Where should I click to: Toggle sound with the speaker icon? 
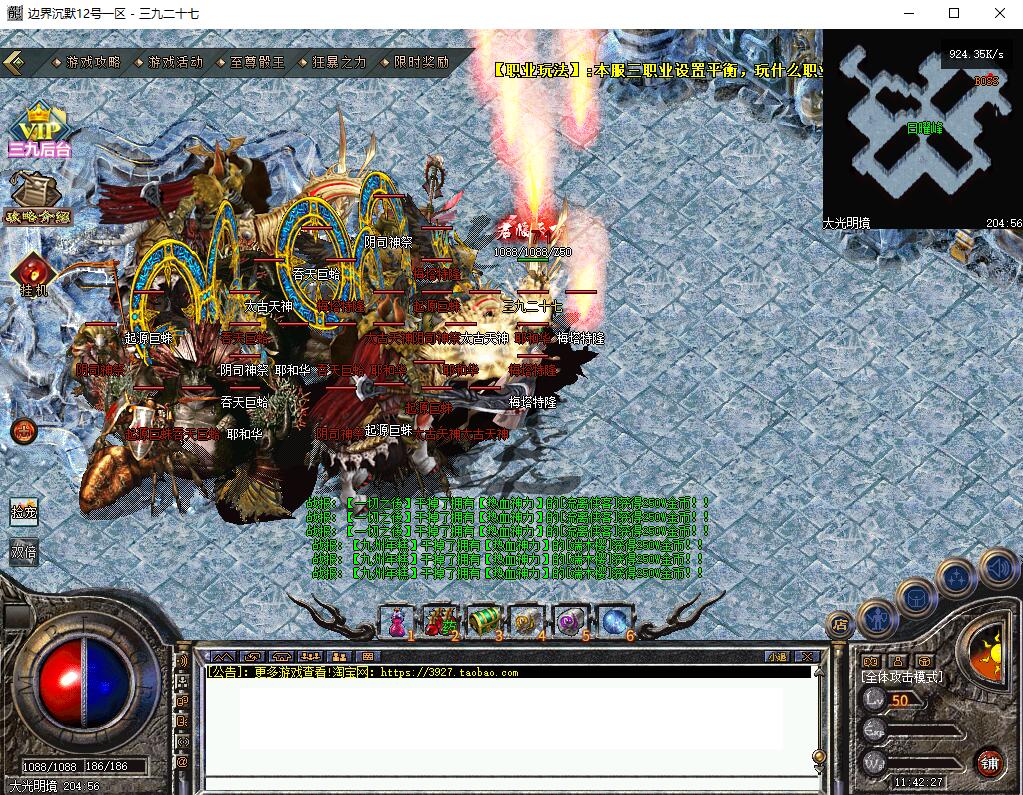(x=997, y=569)
